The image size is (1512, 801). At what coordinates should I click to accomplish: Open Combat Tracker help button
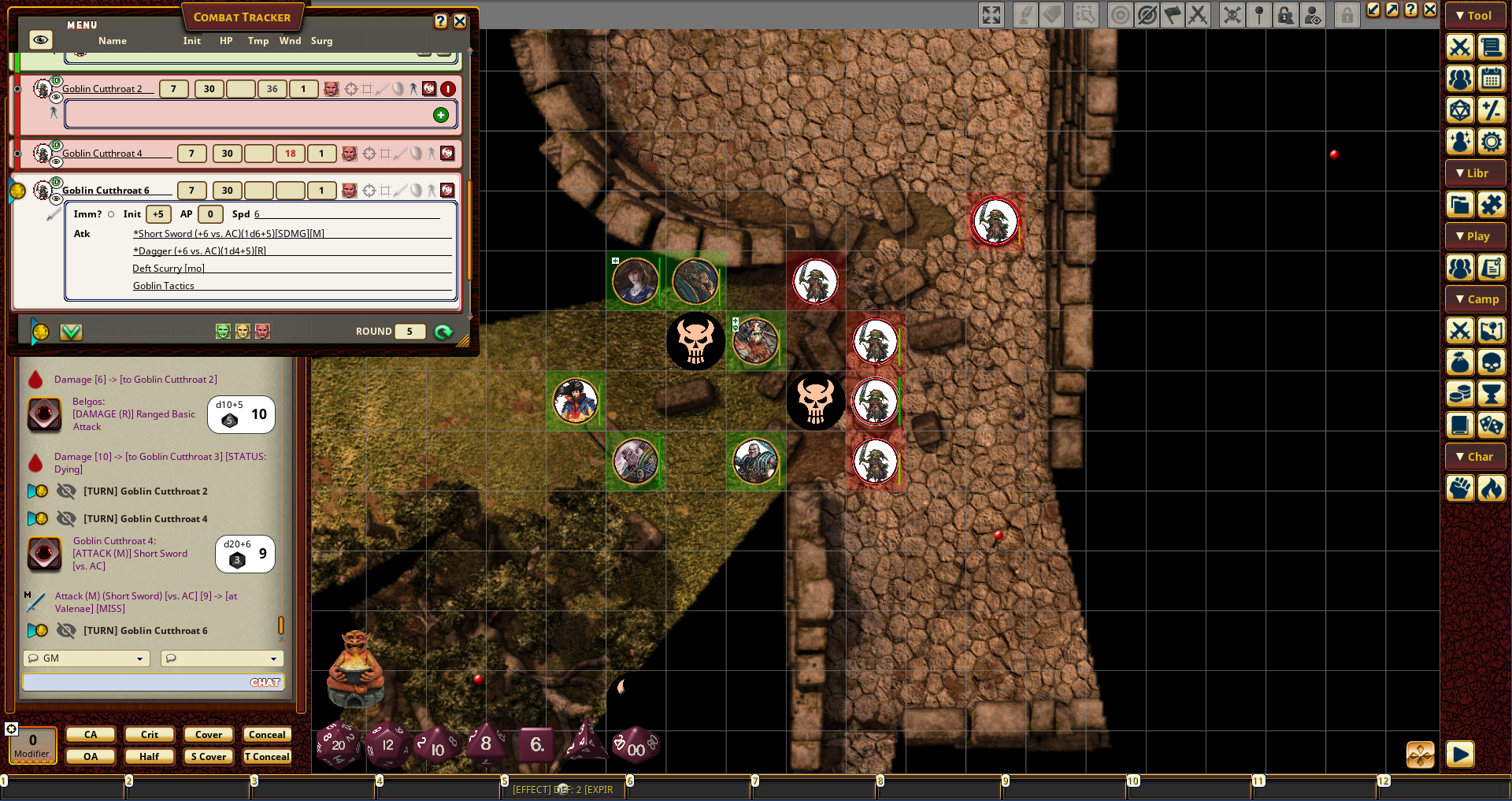[441, 21]
